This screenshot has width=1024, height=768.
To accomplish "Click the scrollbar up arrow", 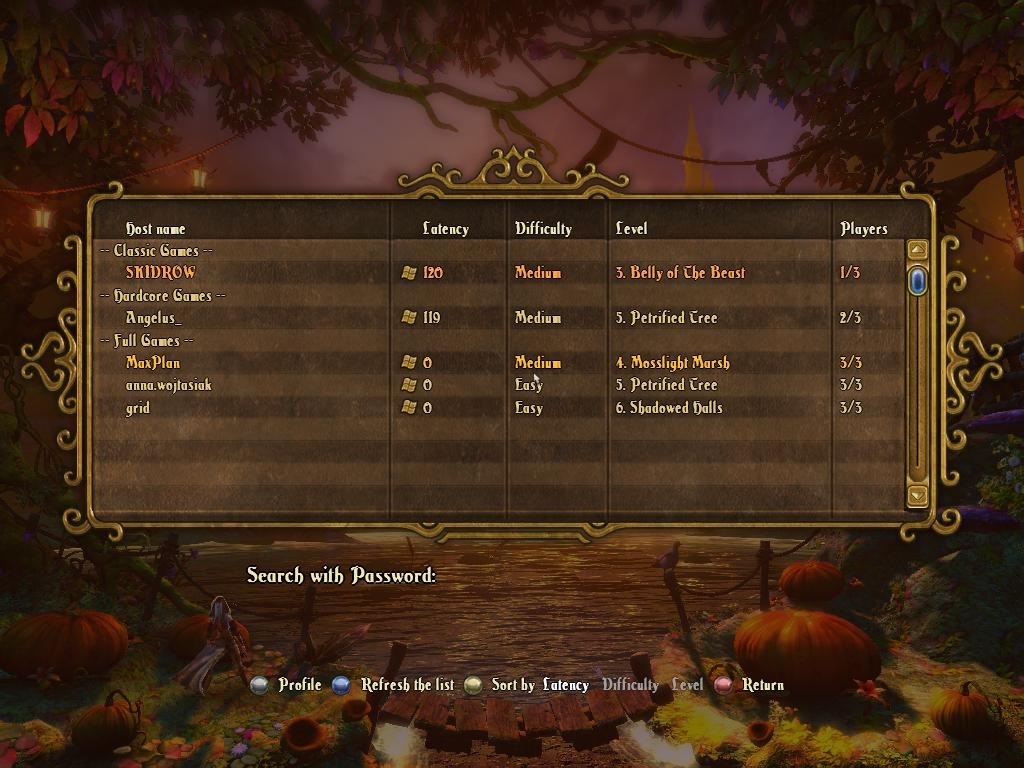I will pos(917,250).
